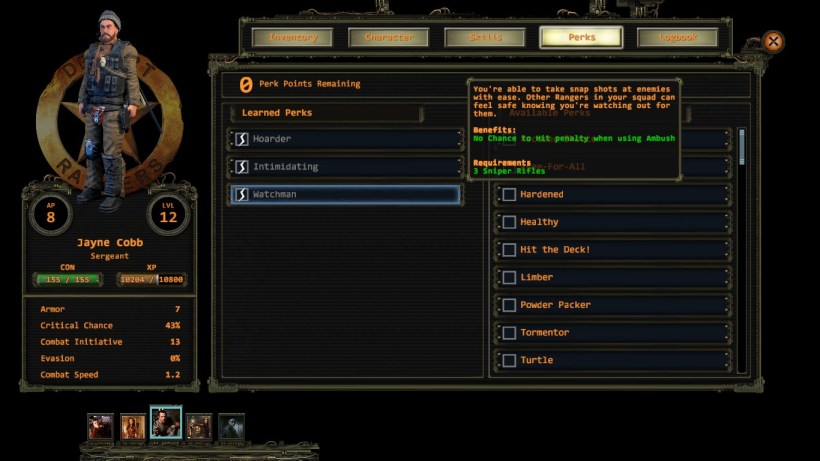Image resolution: width=820 pixels, height=461 pixels.
Task: Select the Turtle perk checkbox
Action: coord(509,360)
